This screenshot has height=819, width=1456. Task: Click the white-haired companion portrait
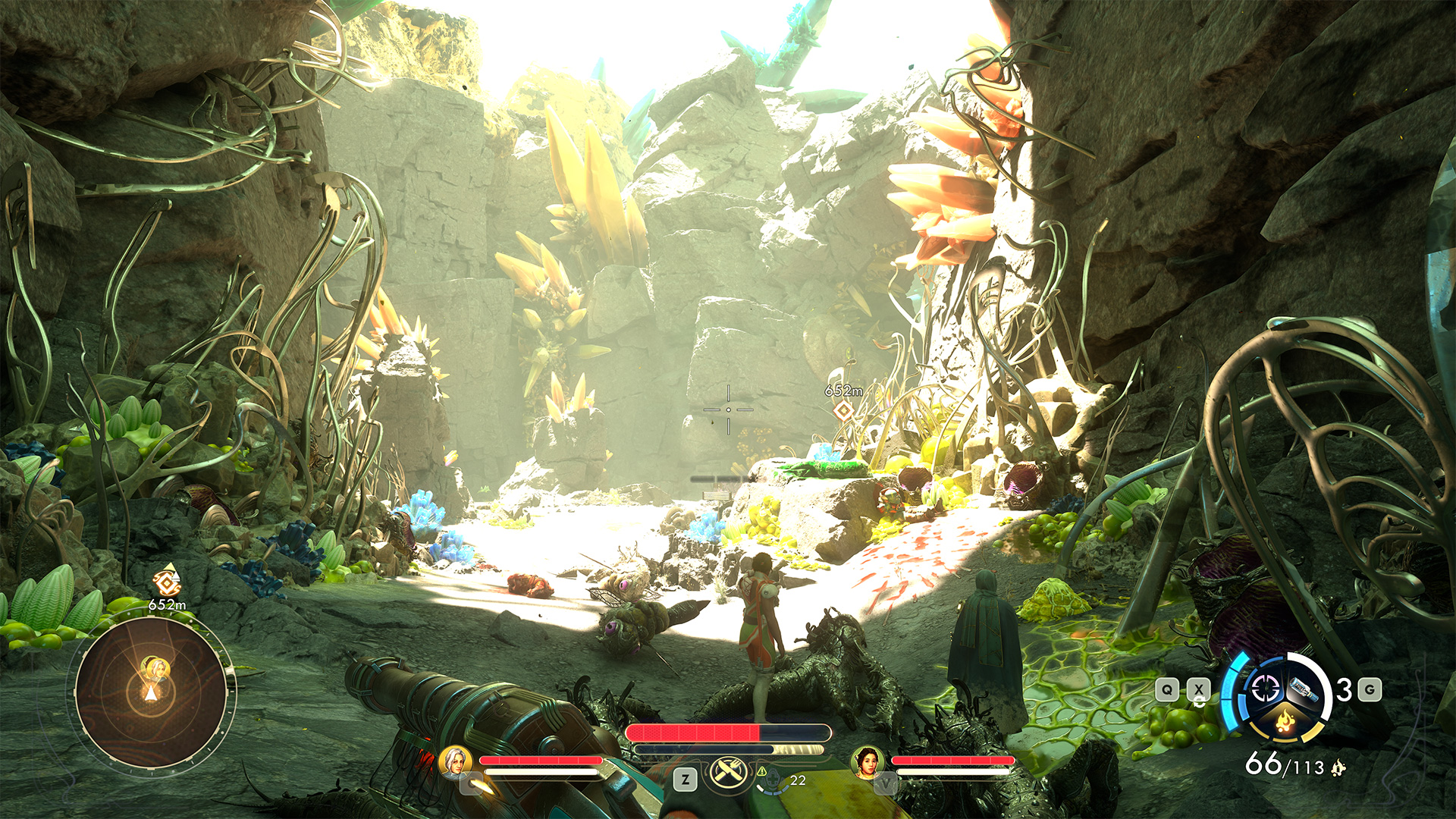point(455,761)
